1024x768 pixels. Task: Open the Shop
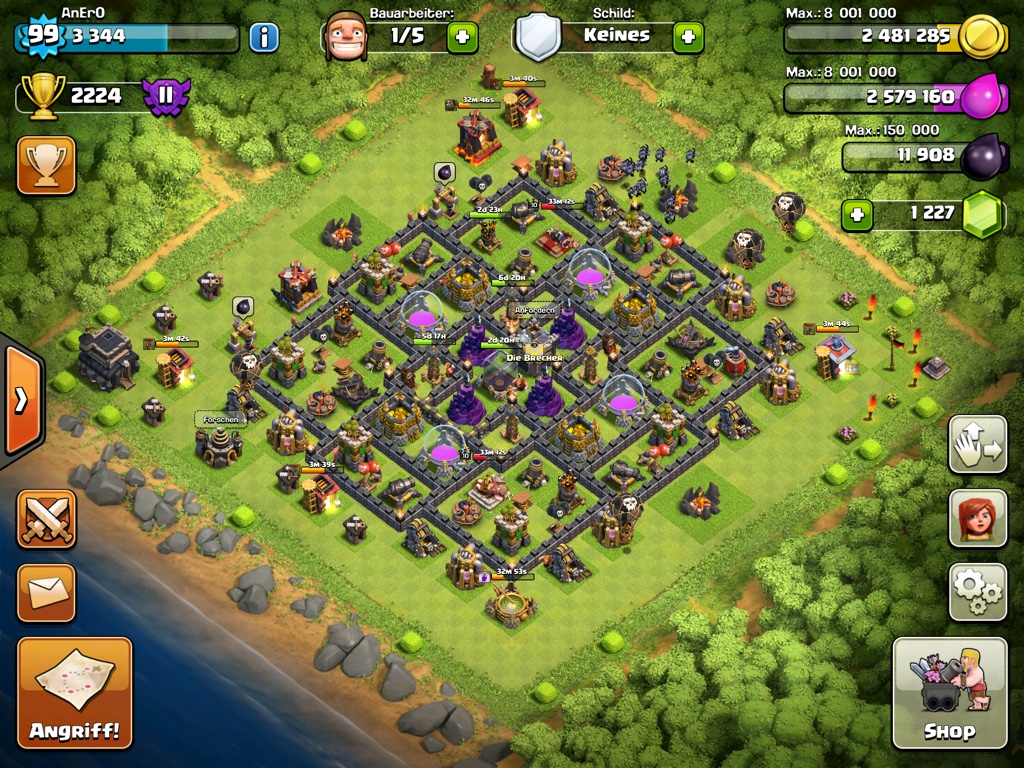pyautogui.click(x=949, y=692)
